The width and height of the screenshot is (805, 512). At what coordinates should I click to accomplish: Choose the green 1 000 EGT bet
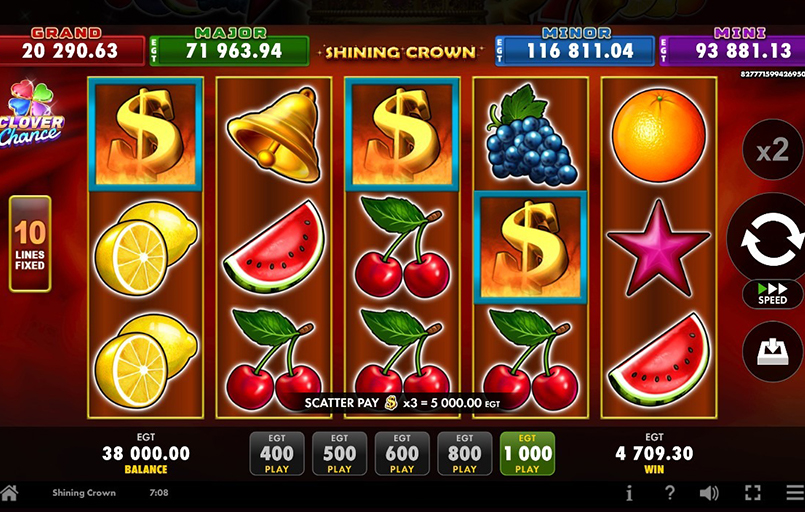point(527,453)
